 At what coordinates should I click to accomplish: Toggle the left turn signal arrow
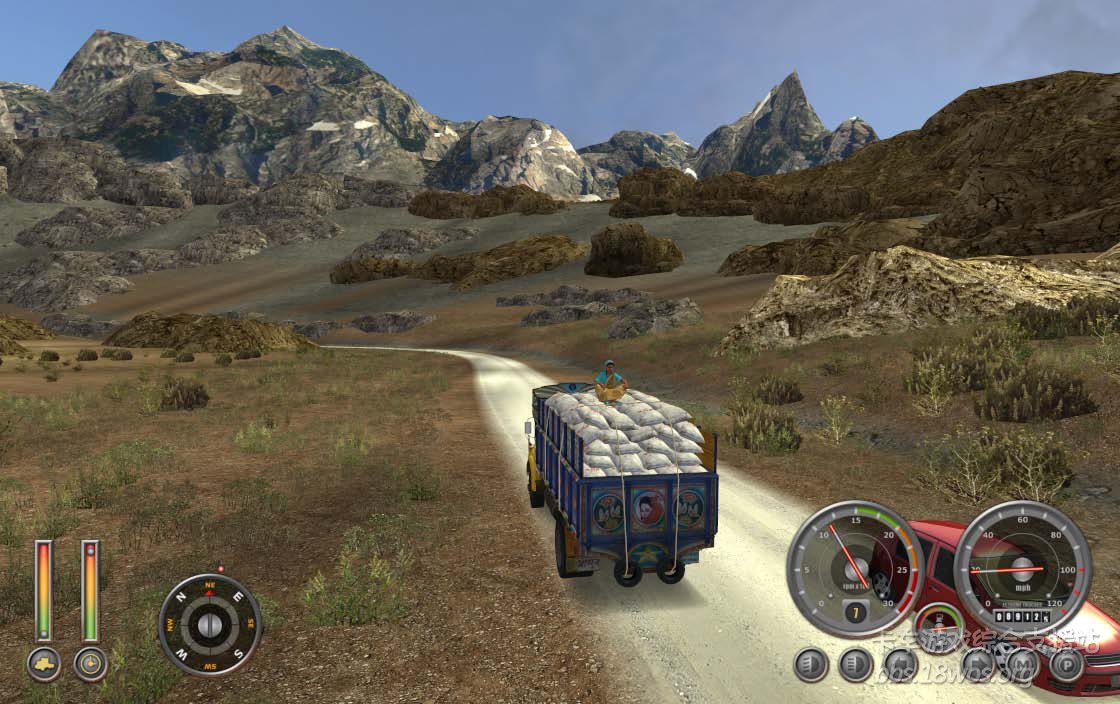point(900,664)
